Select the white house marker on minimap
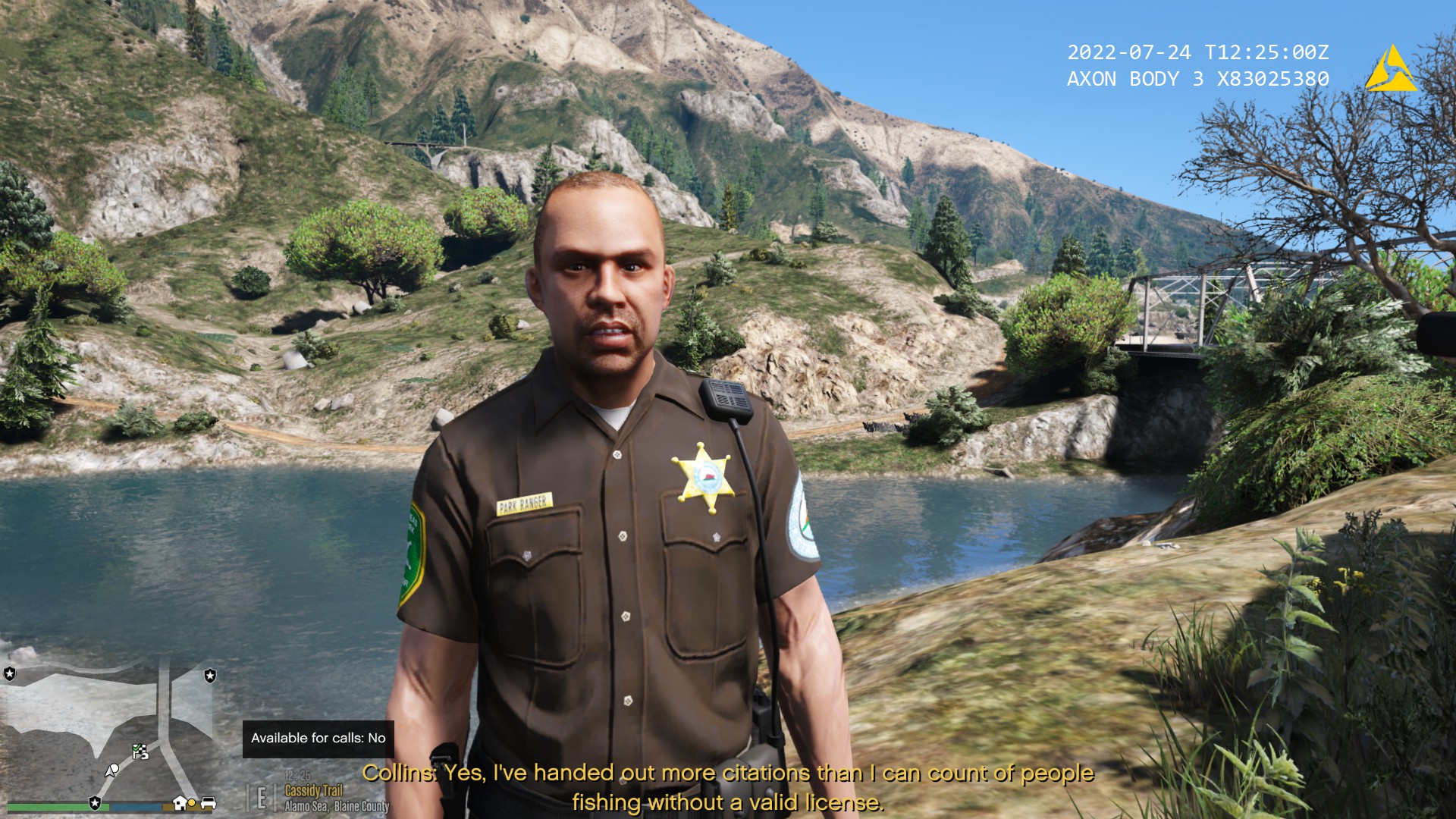This screenshot has height=819, width=1456. point(180,803)
